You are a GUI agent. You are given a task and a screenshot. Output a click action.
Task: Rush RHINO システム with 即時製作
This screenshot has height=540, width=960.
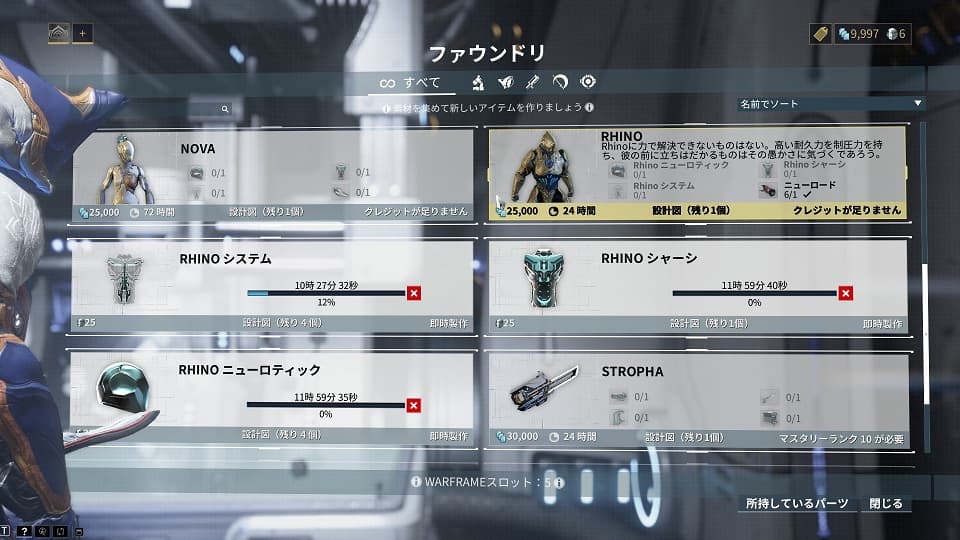(448, 324)
